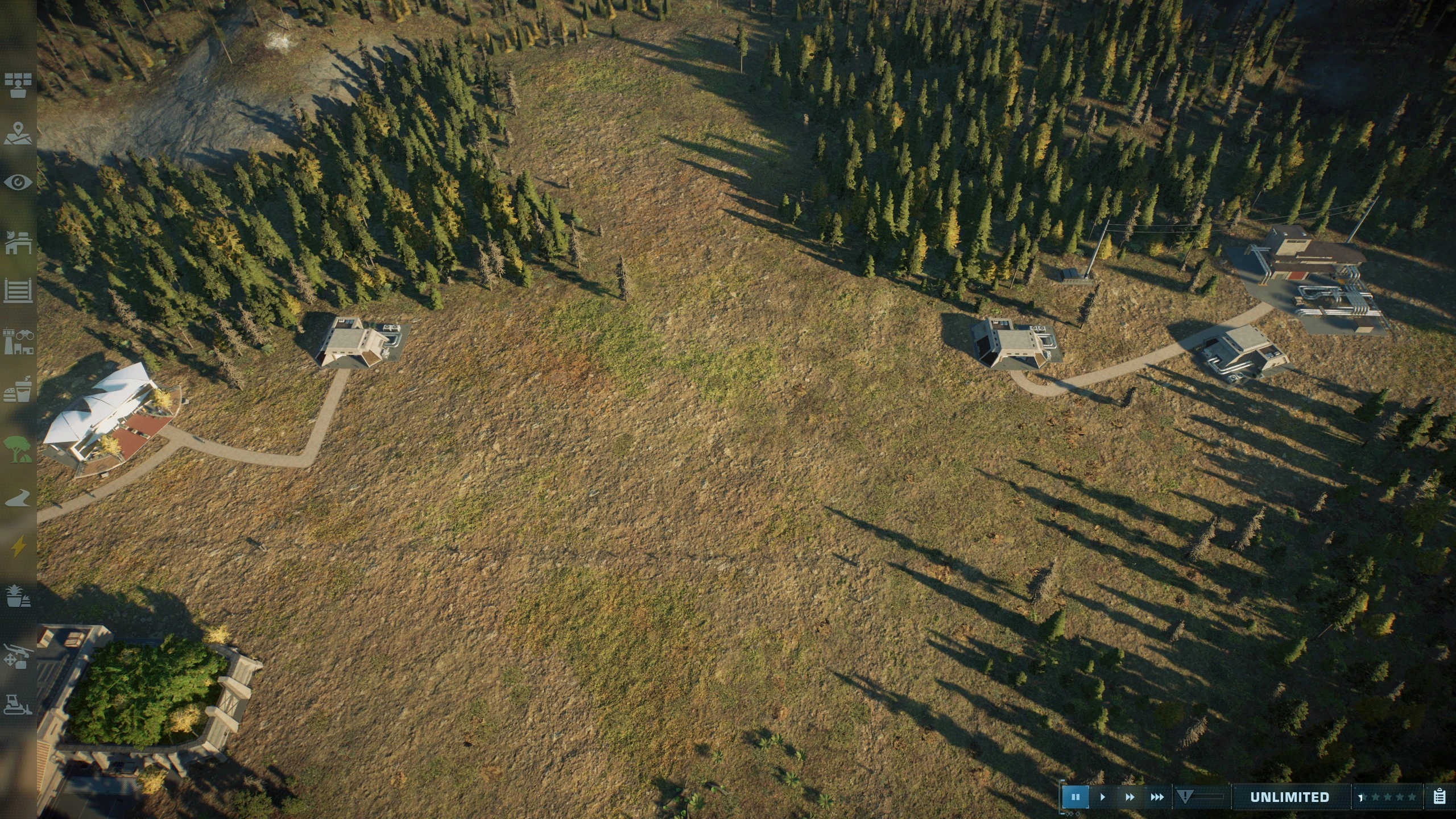The height and width of the screenshot is (819, 1456).
Task: Open the burger and drink amenities category
Action: [x=18, y=391]
